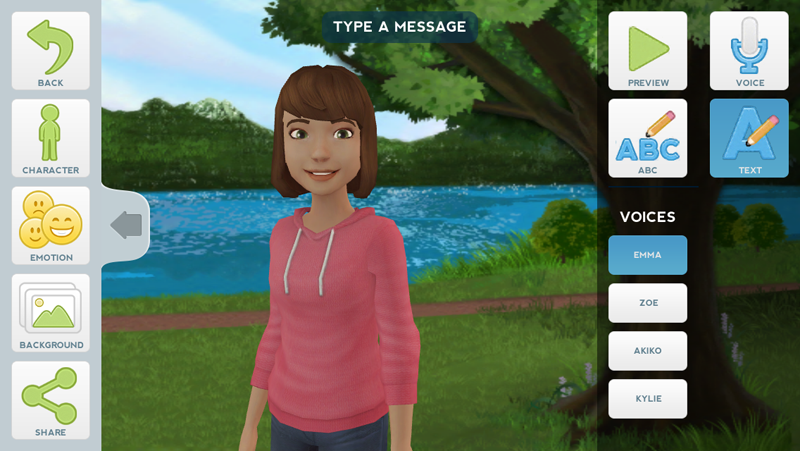Pick the Akiko voice

(647, 351)
